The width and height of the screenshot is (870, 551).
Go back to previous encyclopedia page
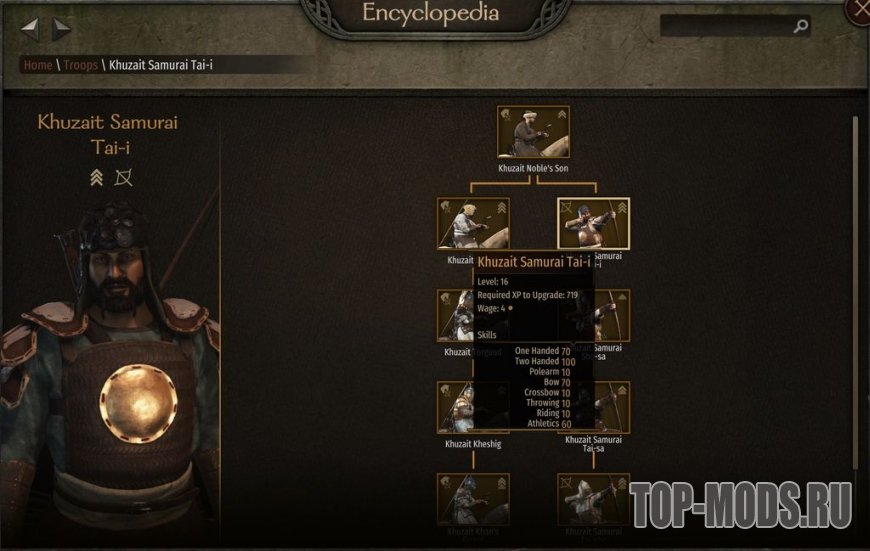click(x=29, y=29)
